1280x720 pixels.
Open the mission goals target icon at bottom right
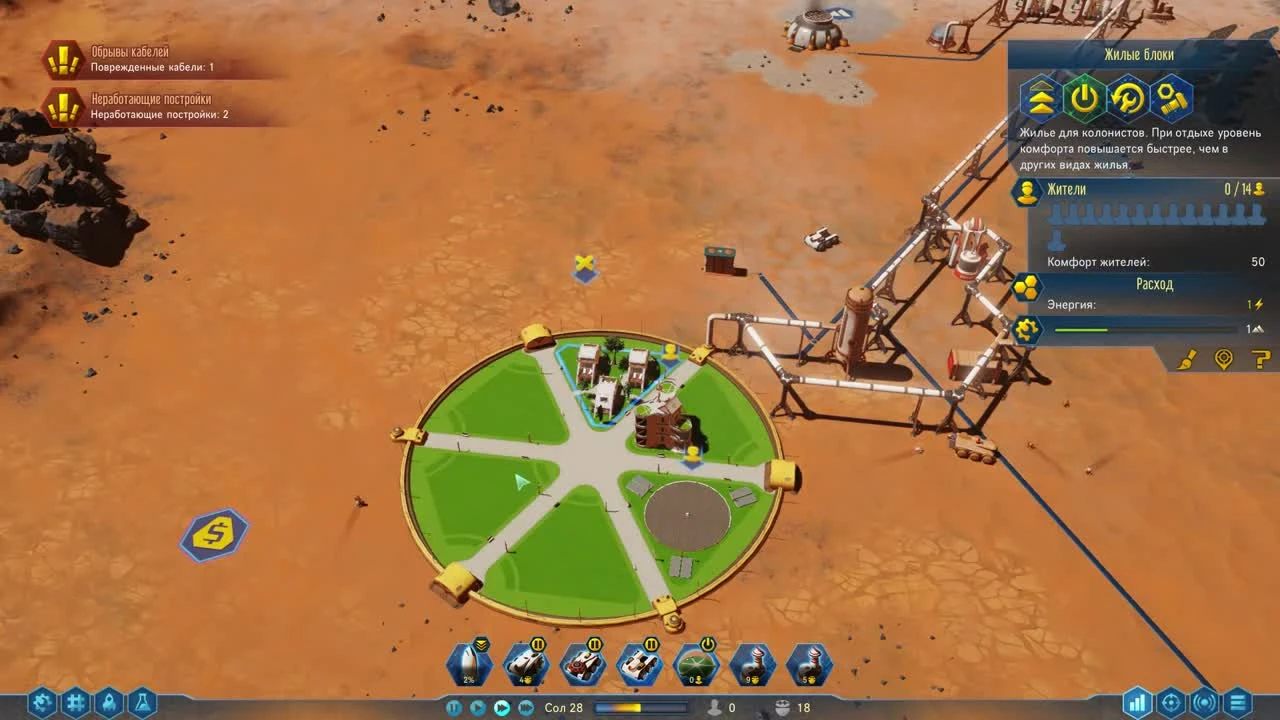[1172, 704]
